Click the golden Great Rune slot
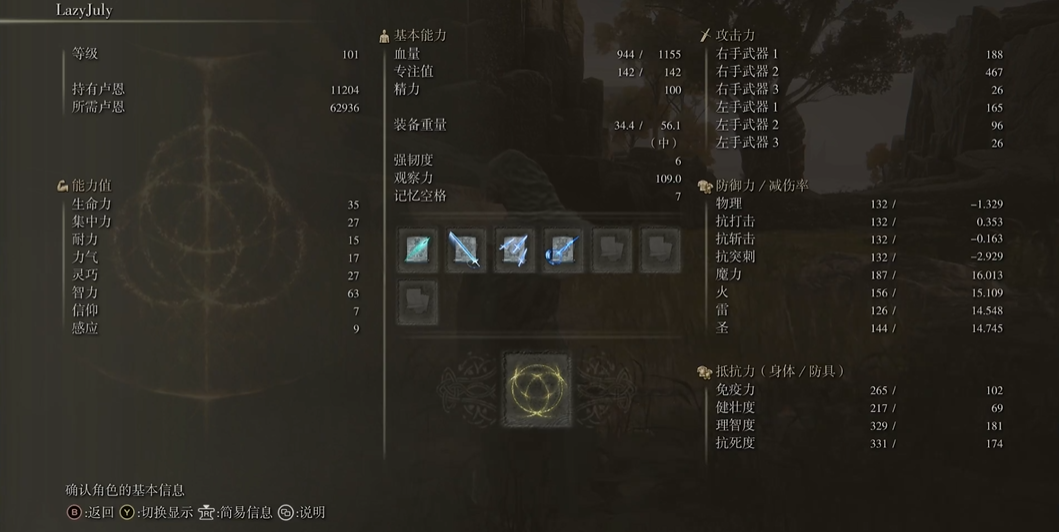This screenshot has height=532, width=1059. [536, 390]
